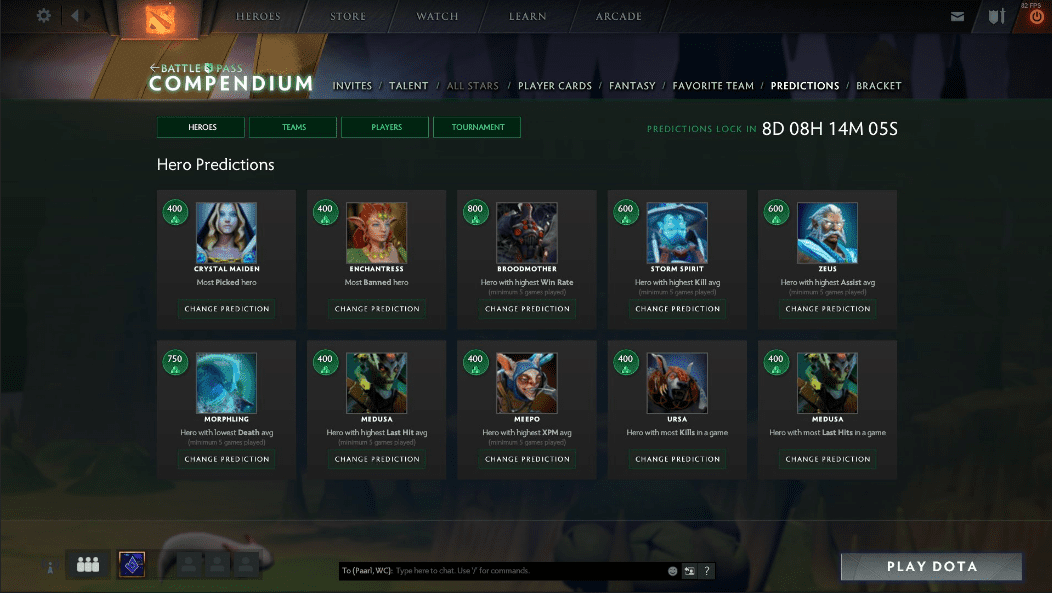1052x593 pixels.
Task: Show the Players predictions category
Action: pyautogui.click(x=386, y=127)
